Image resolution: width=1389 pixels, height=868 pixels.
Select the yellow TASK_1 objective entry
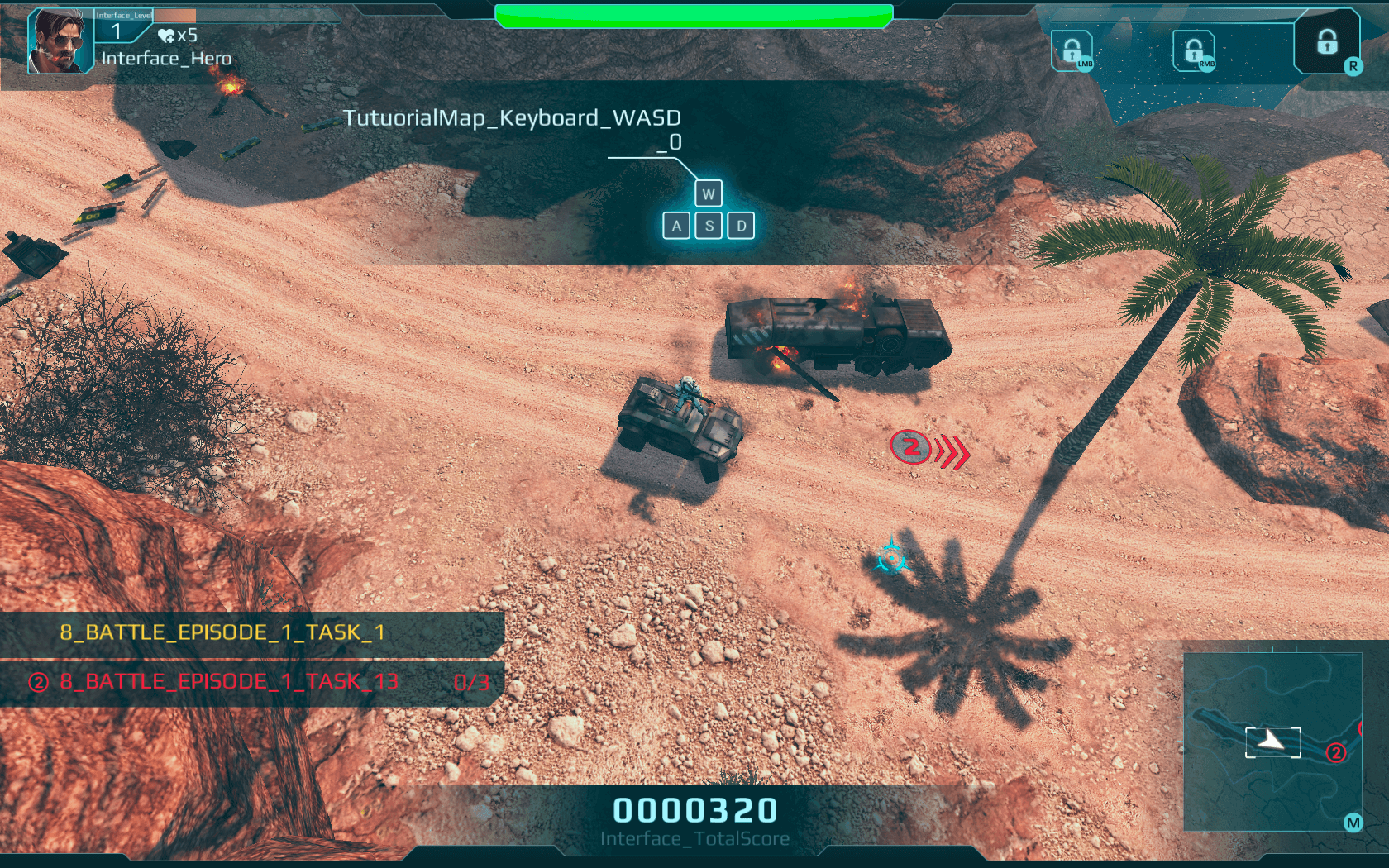click(x=222, y=632)
